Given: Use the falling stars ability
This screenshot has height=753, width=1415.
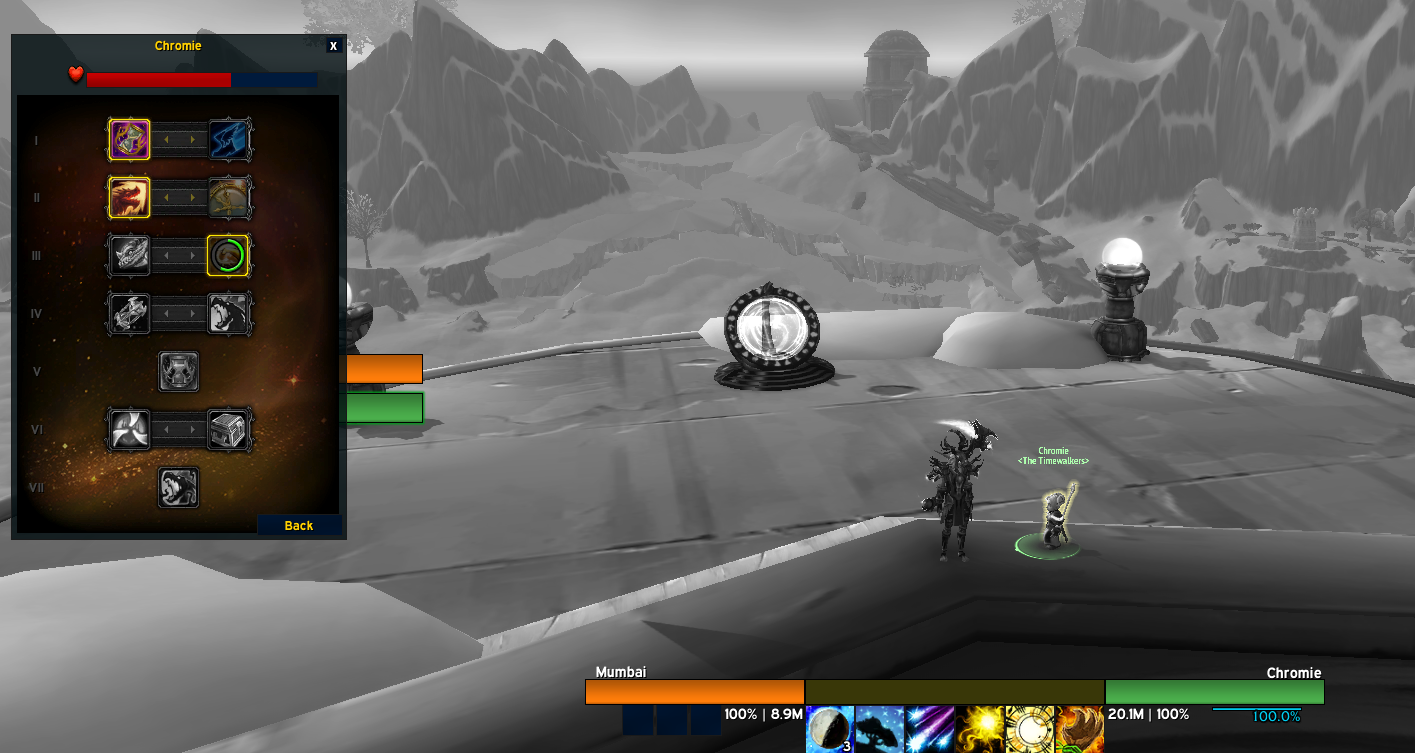Looking at the screenshot, I should 929,729.
